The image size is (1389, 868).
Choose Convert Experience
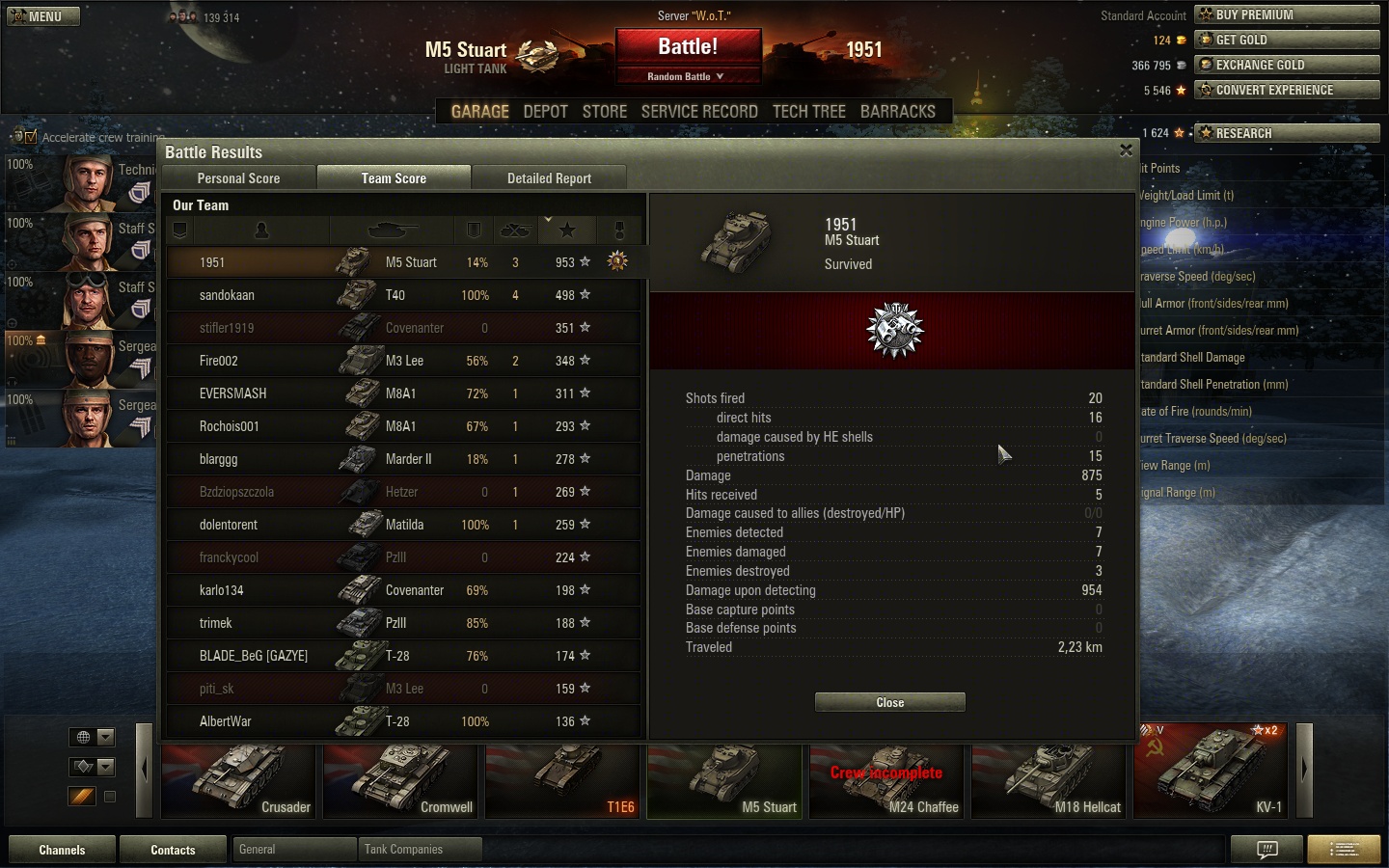click(x=1286, y=90)
